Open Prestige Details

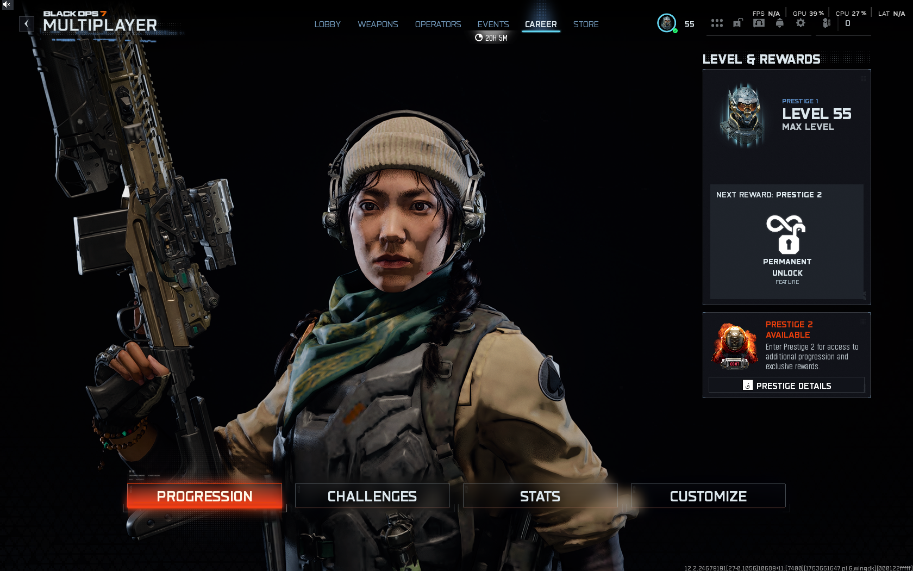pos(787,385)
